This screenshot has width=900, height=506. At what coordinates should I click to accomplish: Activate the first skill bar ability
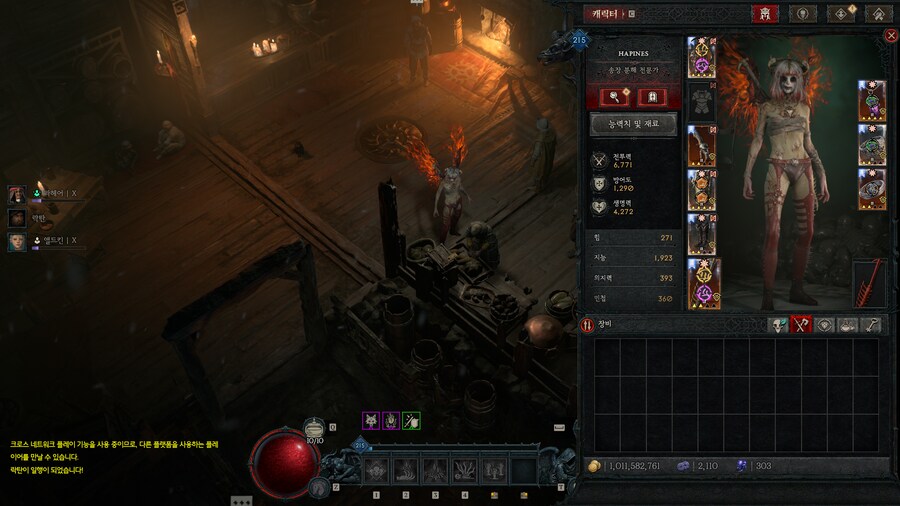[x=377, y=471]
